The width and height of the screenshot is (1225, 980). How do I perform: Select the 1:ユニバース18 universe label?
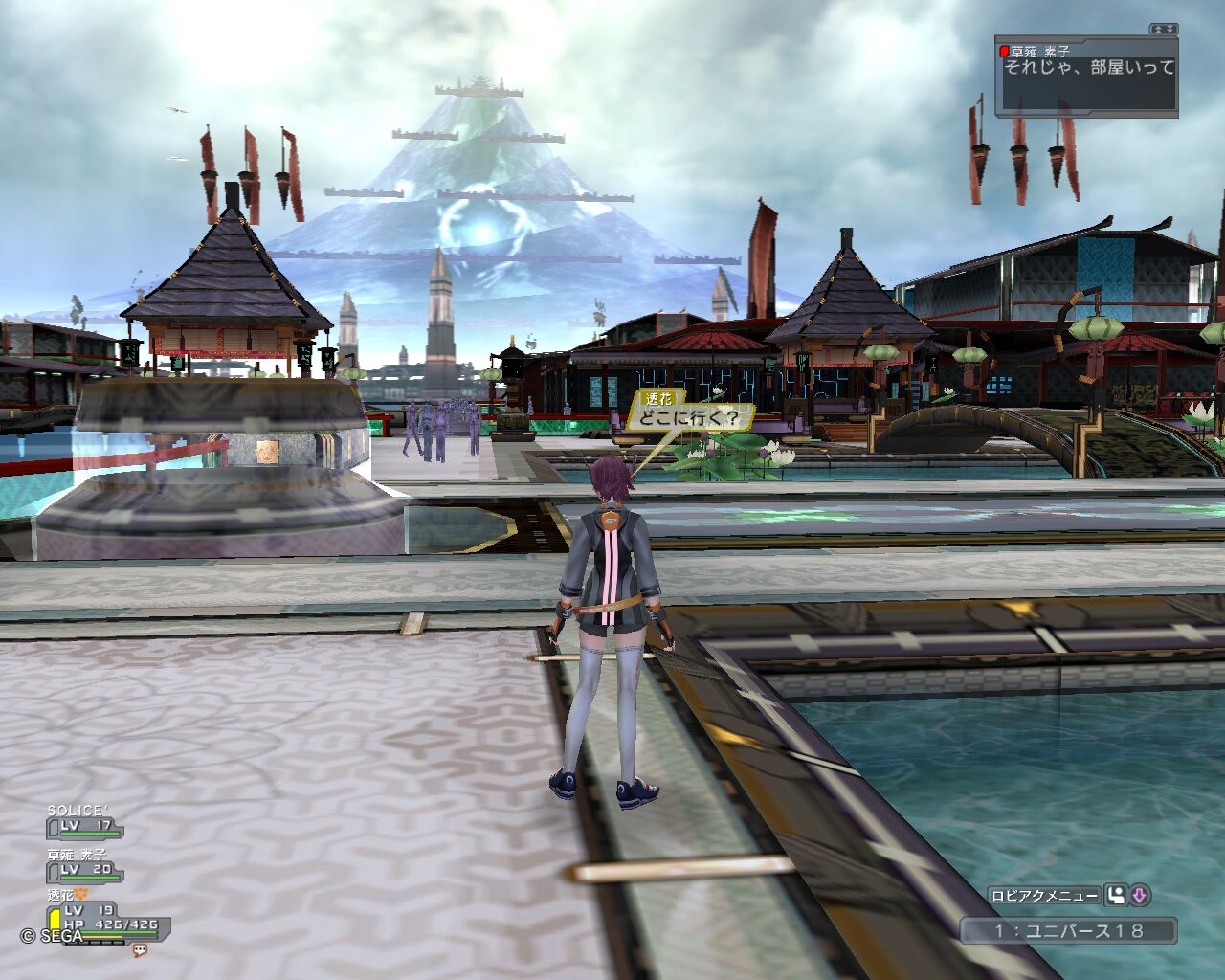pyautogui.click(x=1068, y=930)
